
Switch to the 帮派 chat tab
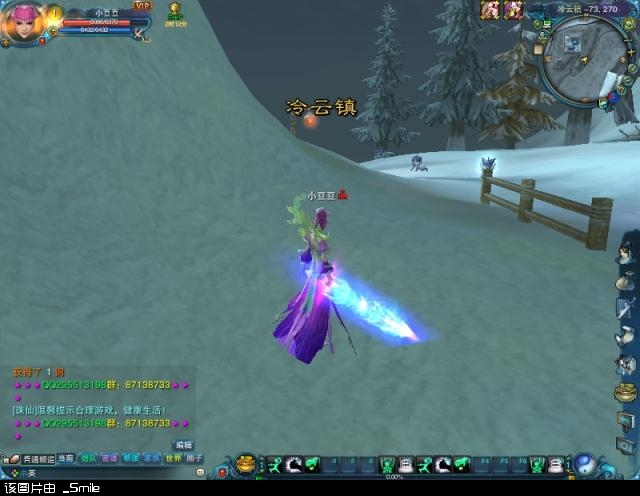(130, 458)
